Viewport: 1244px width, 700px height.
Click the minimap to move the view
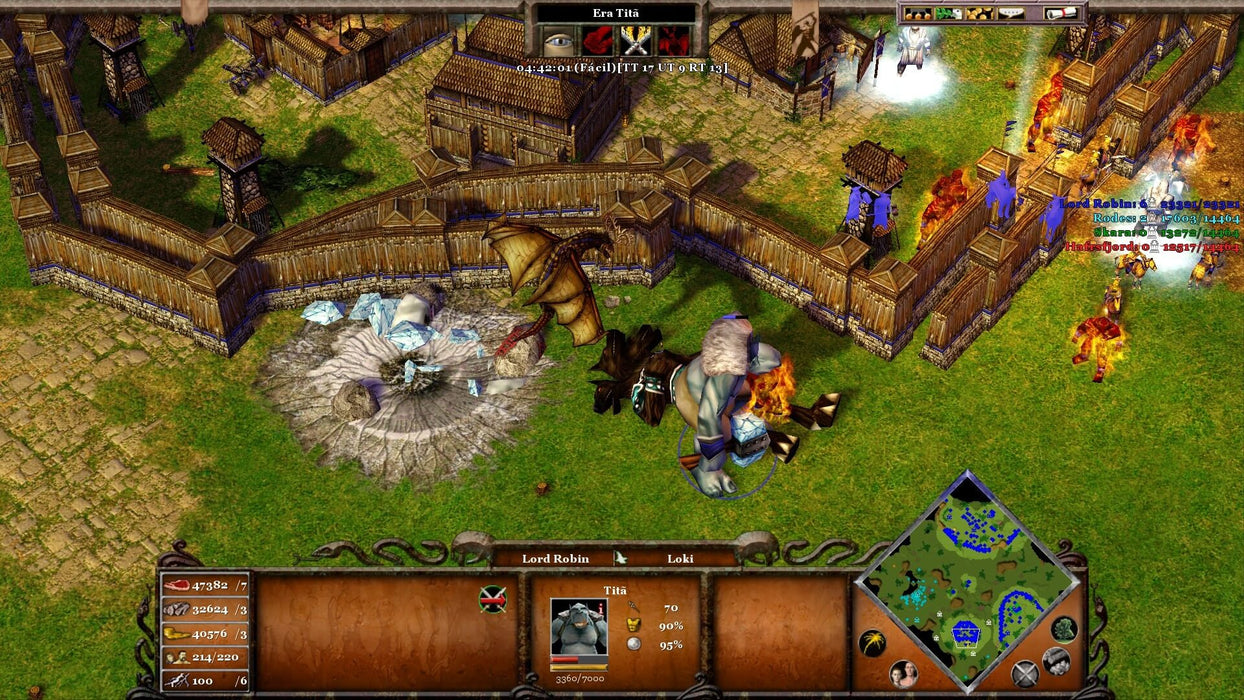pos(966,582)
